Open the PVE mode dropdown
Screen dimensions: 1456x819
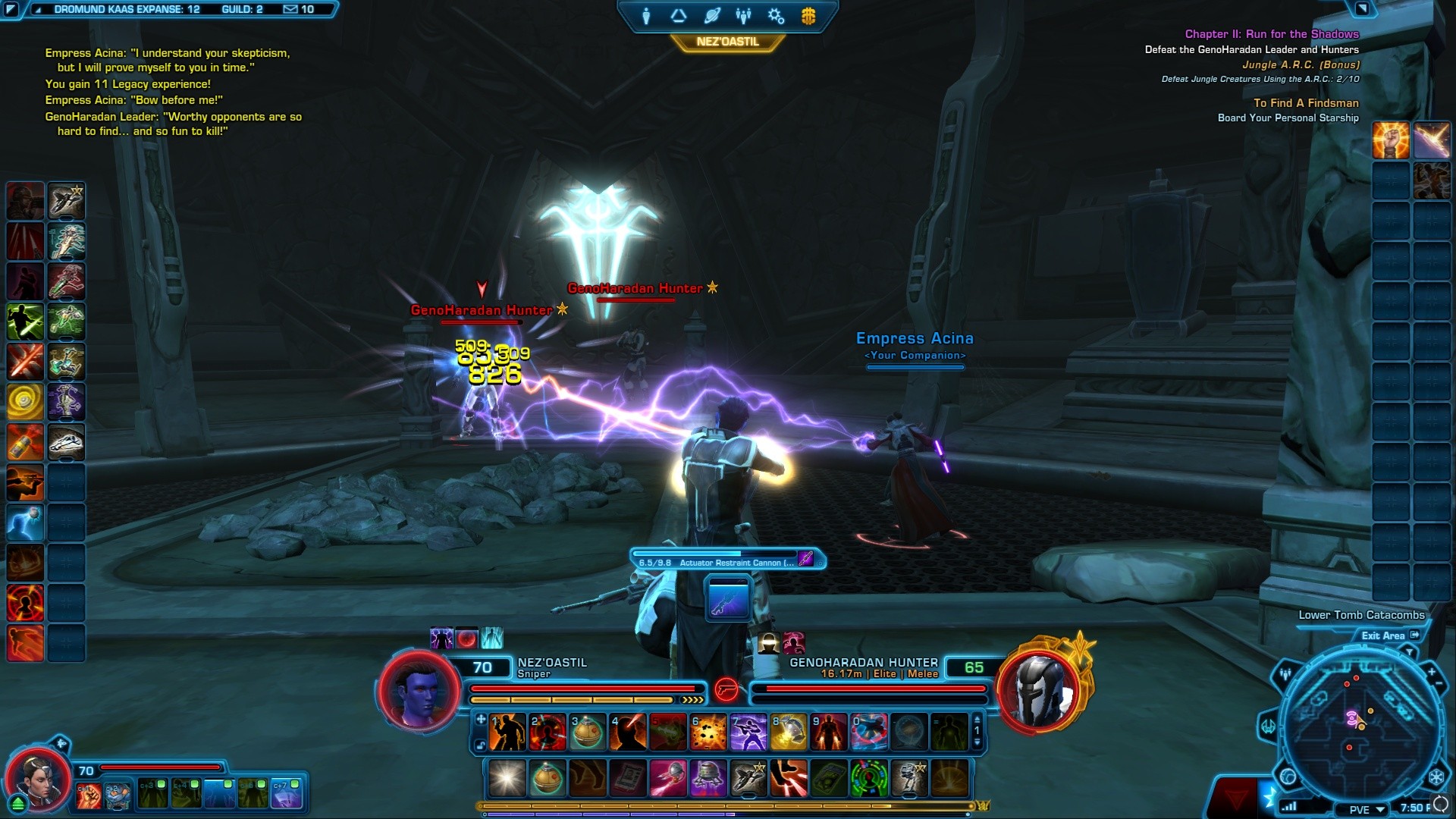1367,809
